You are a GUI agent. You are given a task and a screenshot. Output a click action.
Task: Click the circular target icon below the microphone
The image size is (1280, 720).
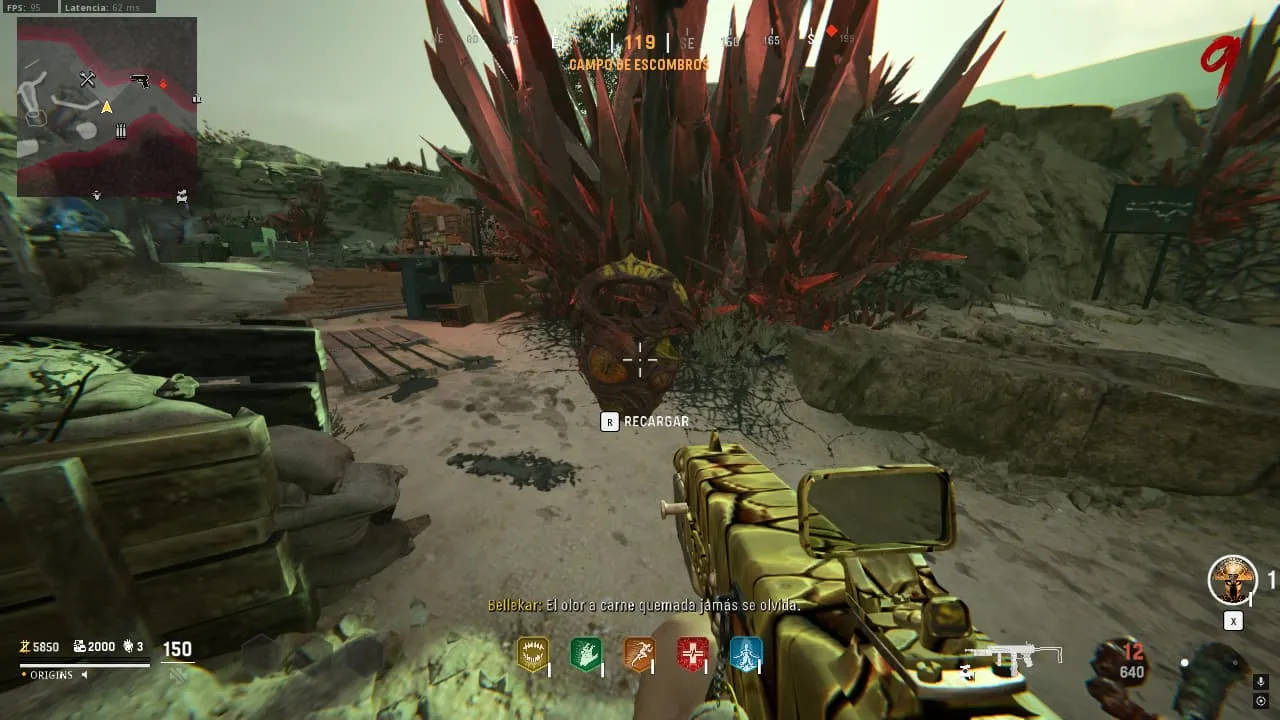(x=1261, y=700)
